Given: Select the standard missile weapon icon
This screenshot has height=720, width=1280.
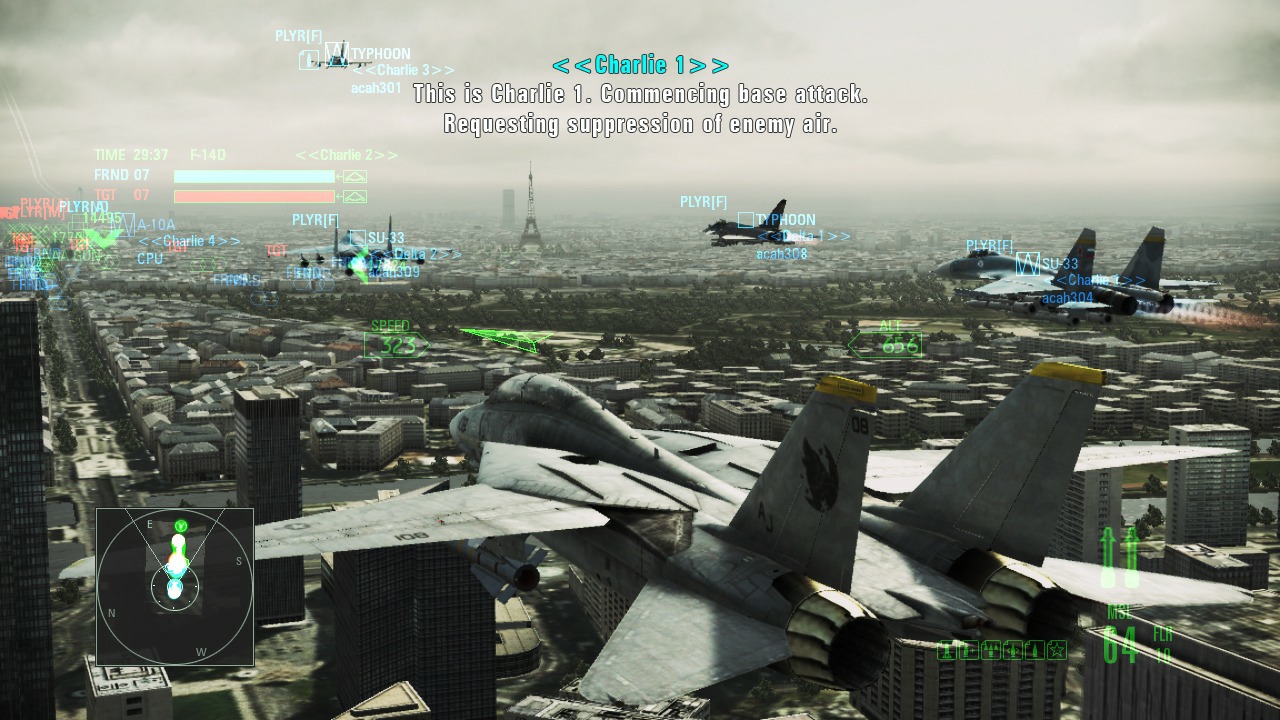Looking at the screenshot, I should pos(945,650).
